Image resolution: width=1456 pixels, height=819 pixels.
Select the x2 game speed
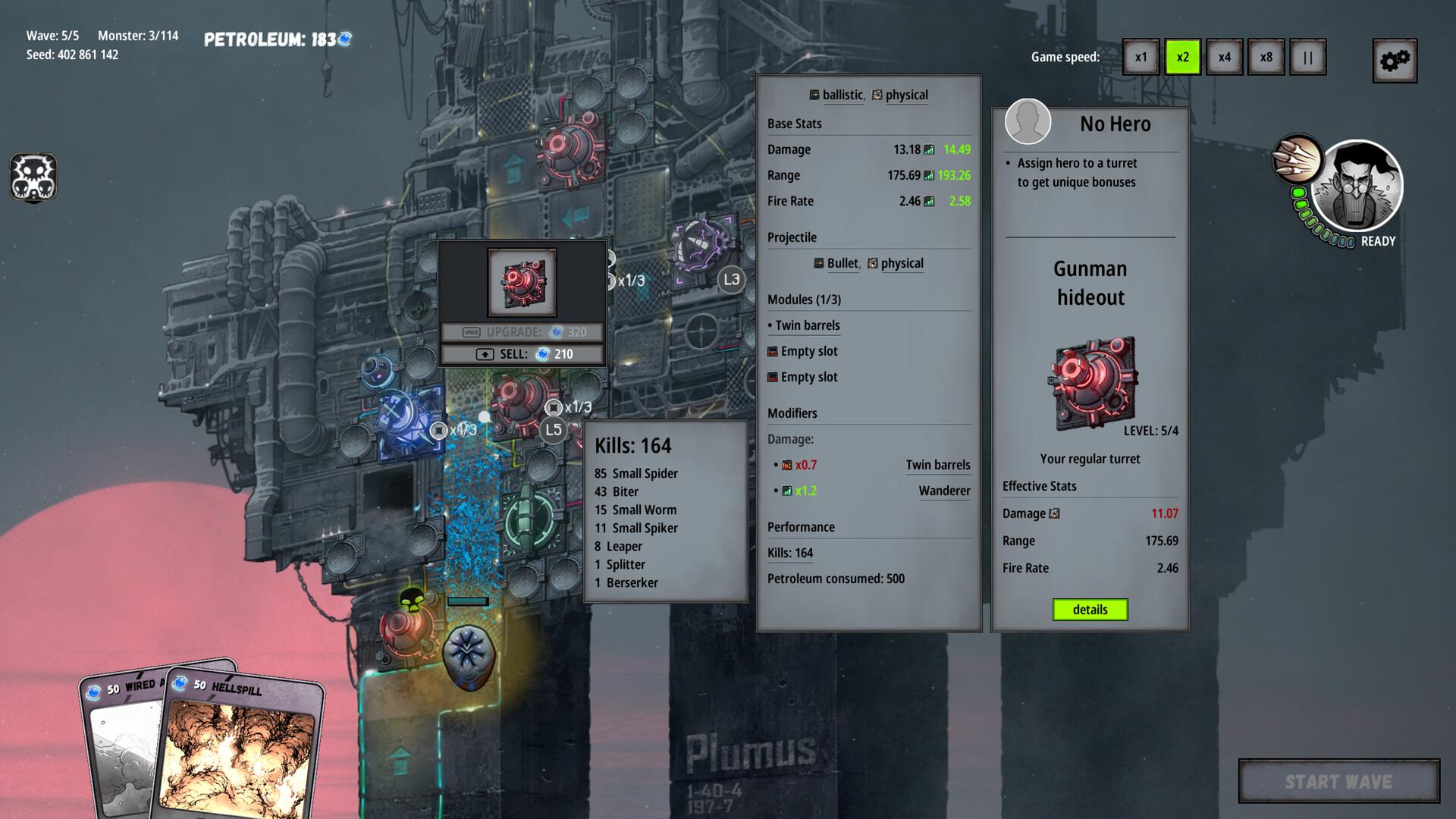pyautogui.click(x=1182, y=58)
